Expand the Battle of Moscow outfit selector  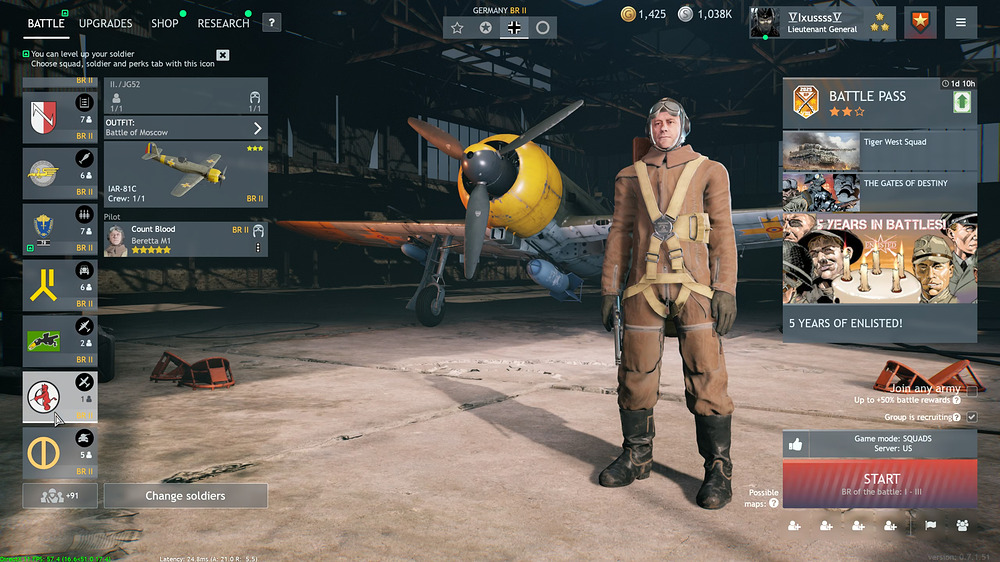click(186, 128)
